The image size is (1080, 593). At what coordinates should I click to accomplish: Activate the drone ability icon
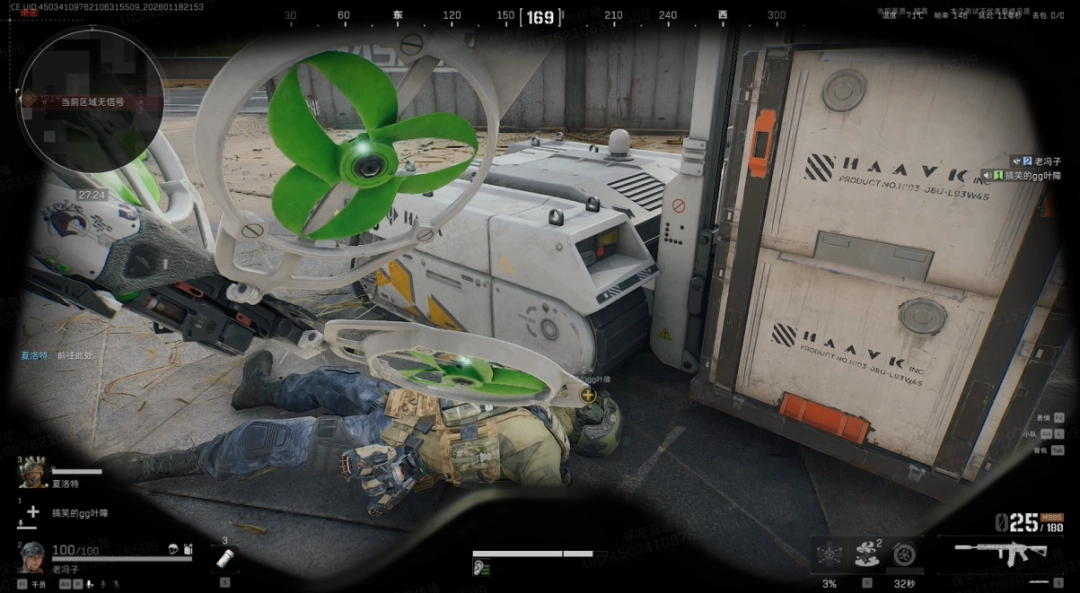click(x=829, y=553)
